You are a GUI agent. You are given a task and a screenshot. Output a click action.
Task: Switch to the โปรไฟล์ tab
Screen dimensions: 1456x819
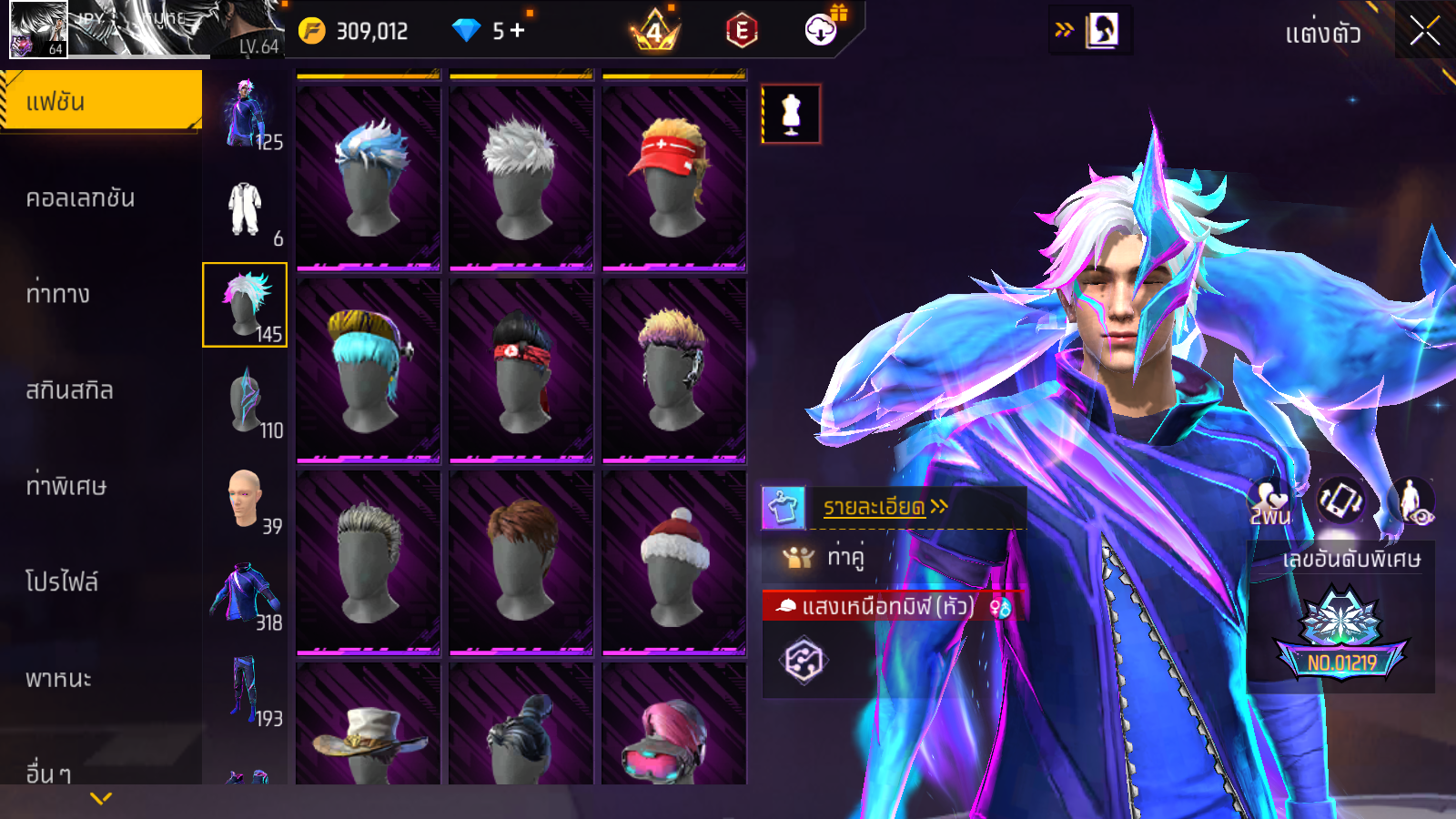[x=62, y=582]
